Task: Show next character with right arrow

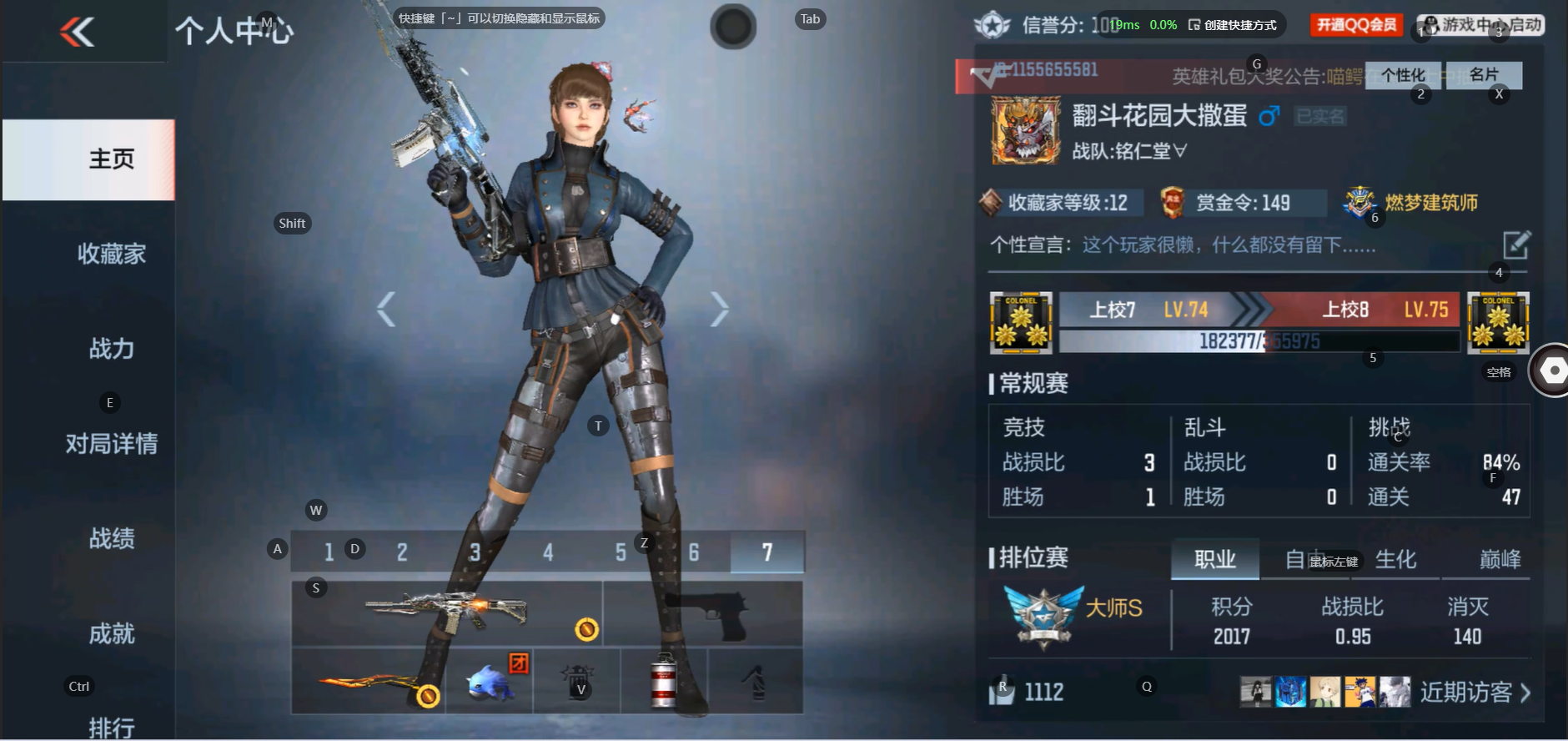Action: (x=719, y=310)
